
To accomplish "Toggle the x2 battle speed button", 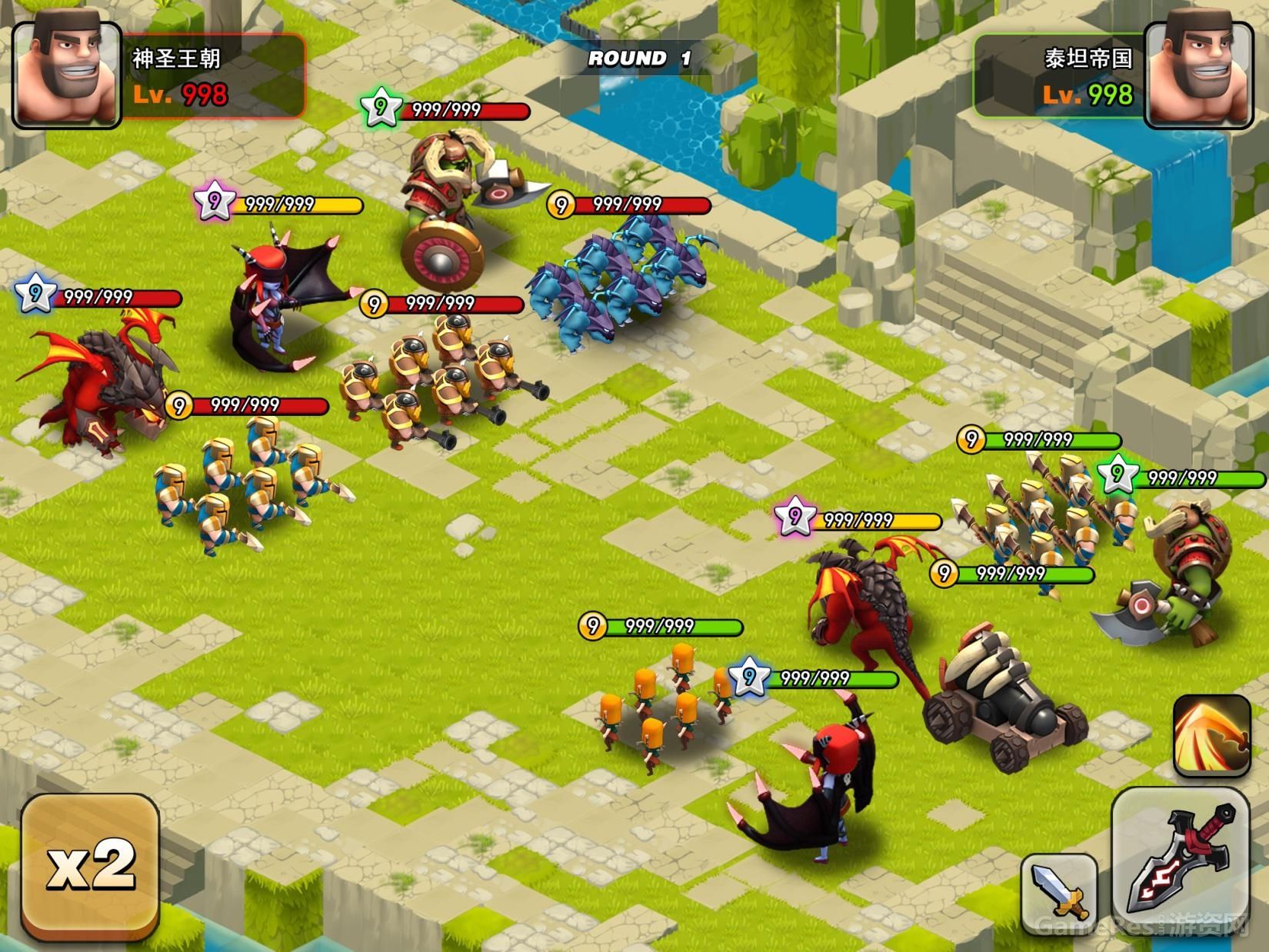I will [90, 867].
